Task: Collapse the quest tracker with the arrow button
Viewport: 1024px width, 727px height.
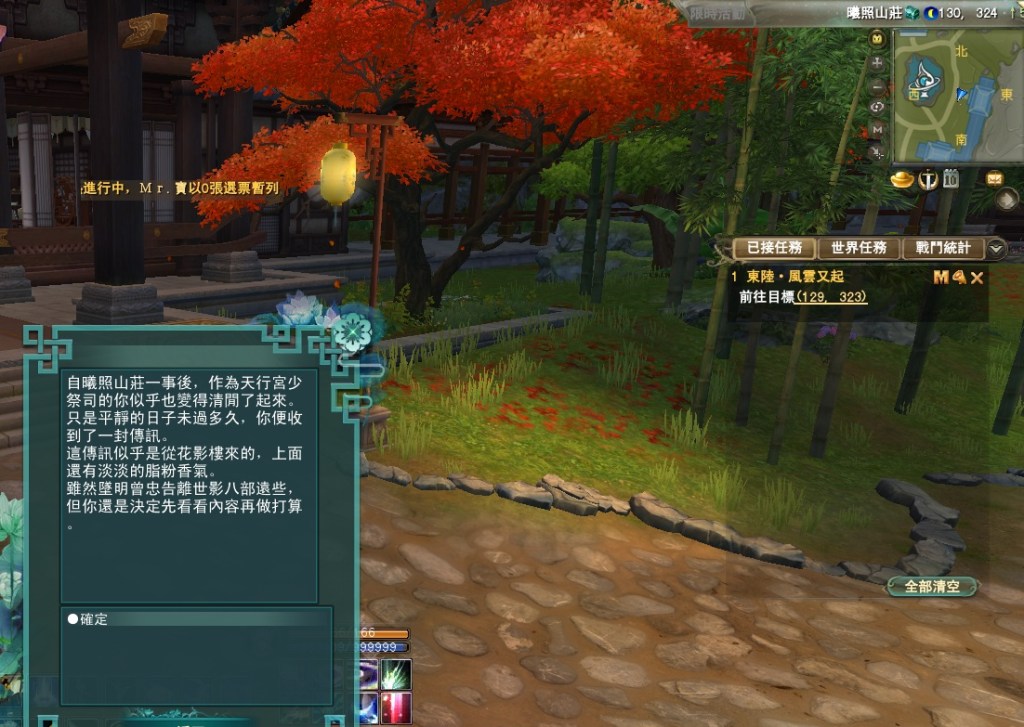Action: 996,248
